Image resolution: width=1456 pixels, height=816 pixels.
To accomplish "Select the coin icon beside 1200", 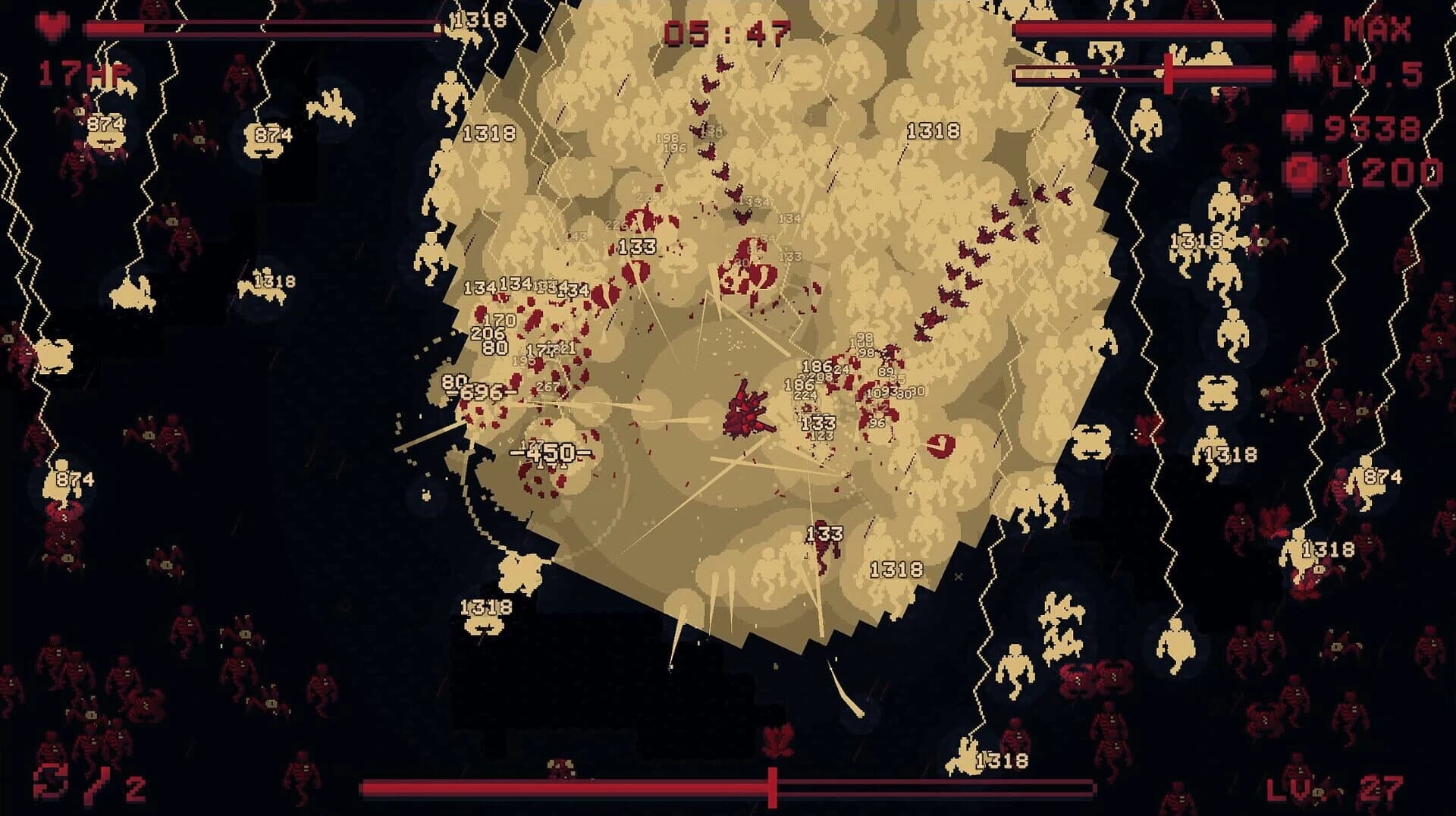I will coord(1303,168).
